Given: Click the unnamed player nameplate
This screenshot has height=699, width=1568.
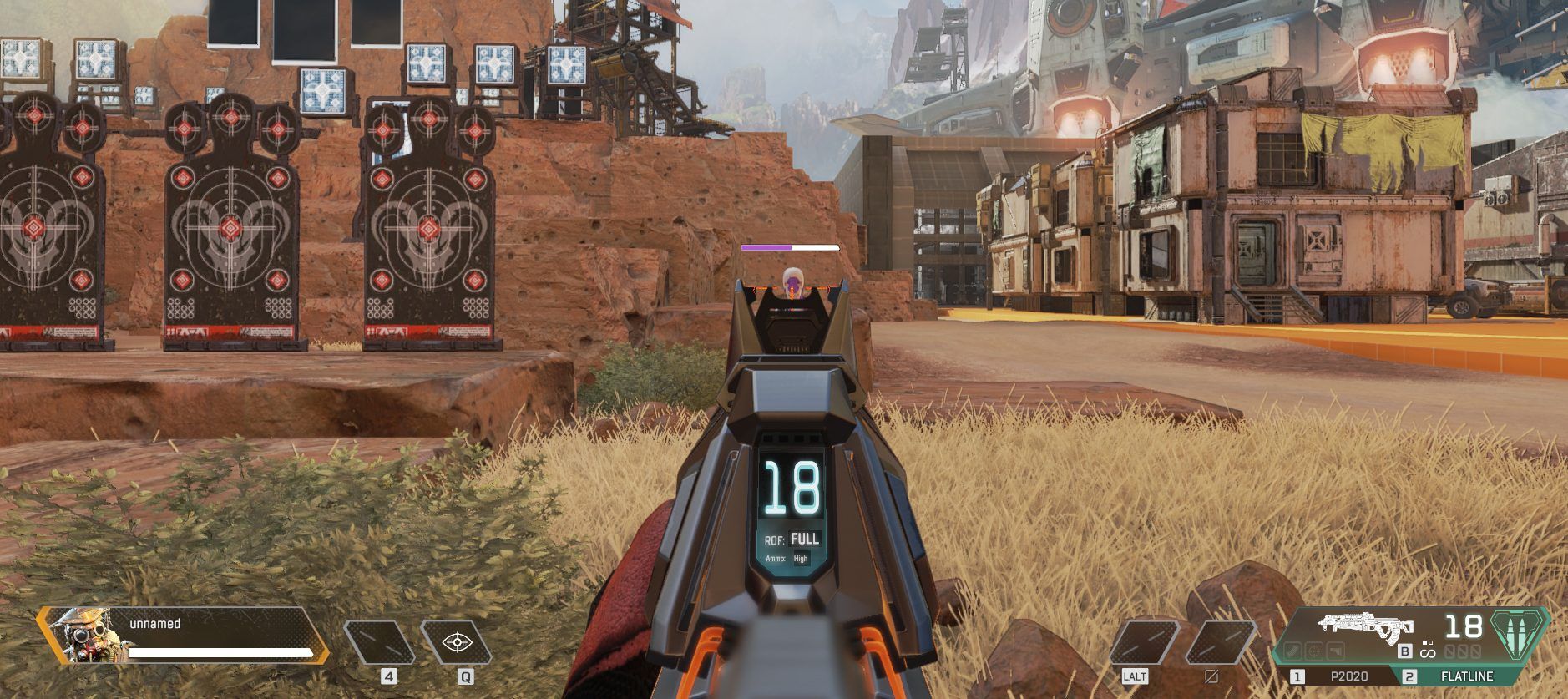Looking at the screenshot, I should [155, 624].
